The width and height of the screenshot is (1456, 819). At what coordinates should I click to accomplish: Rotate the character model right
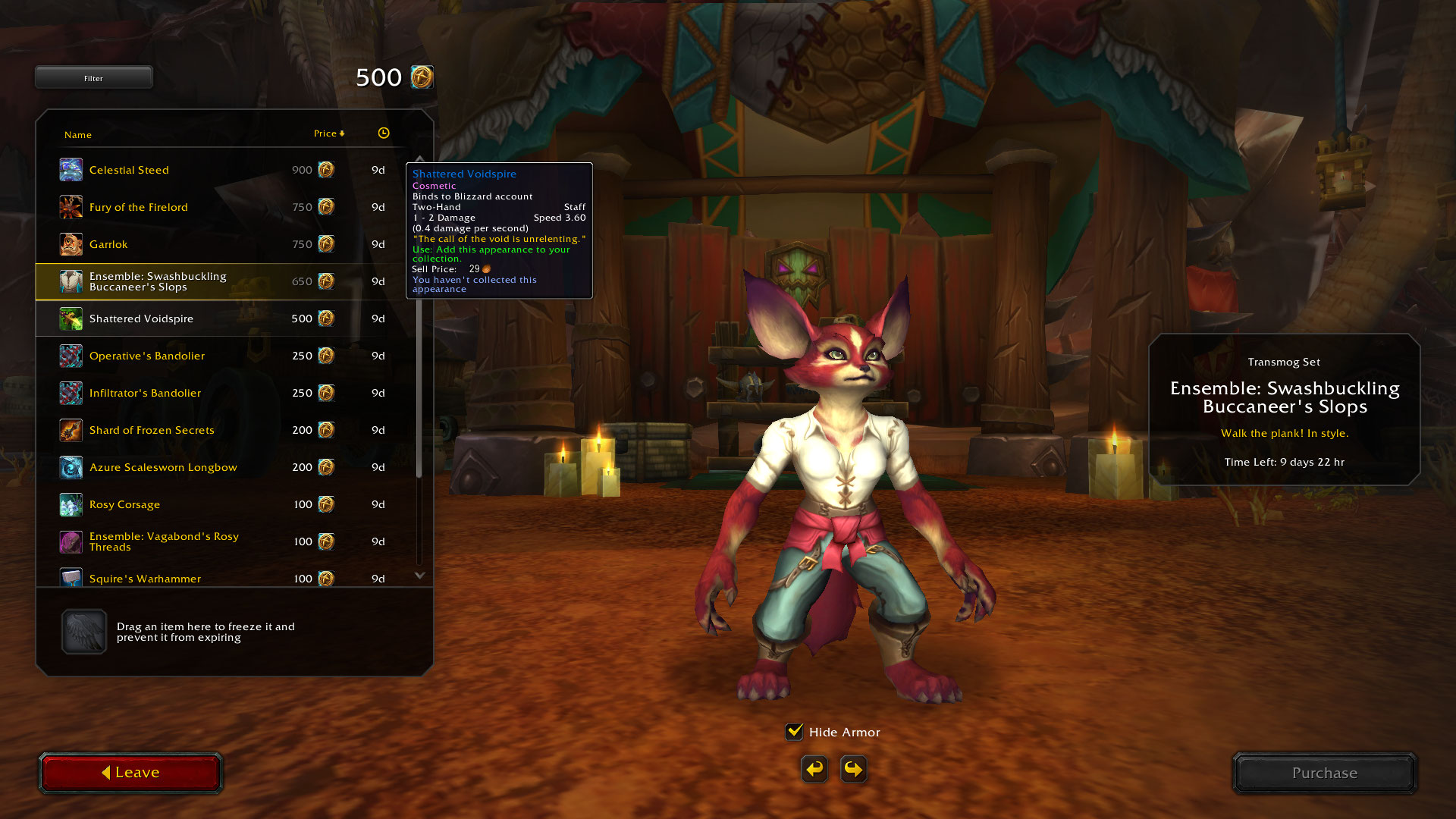click(854, 769)
